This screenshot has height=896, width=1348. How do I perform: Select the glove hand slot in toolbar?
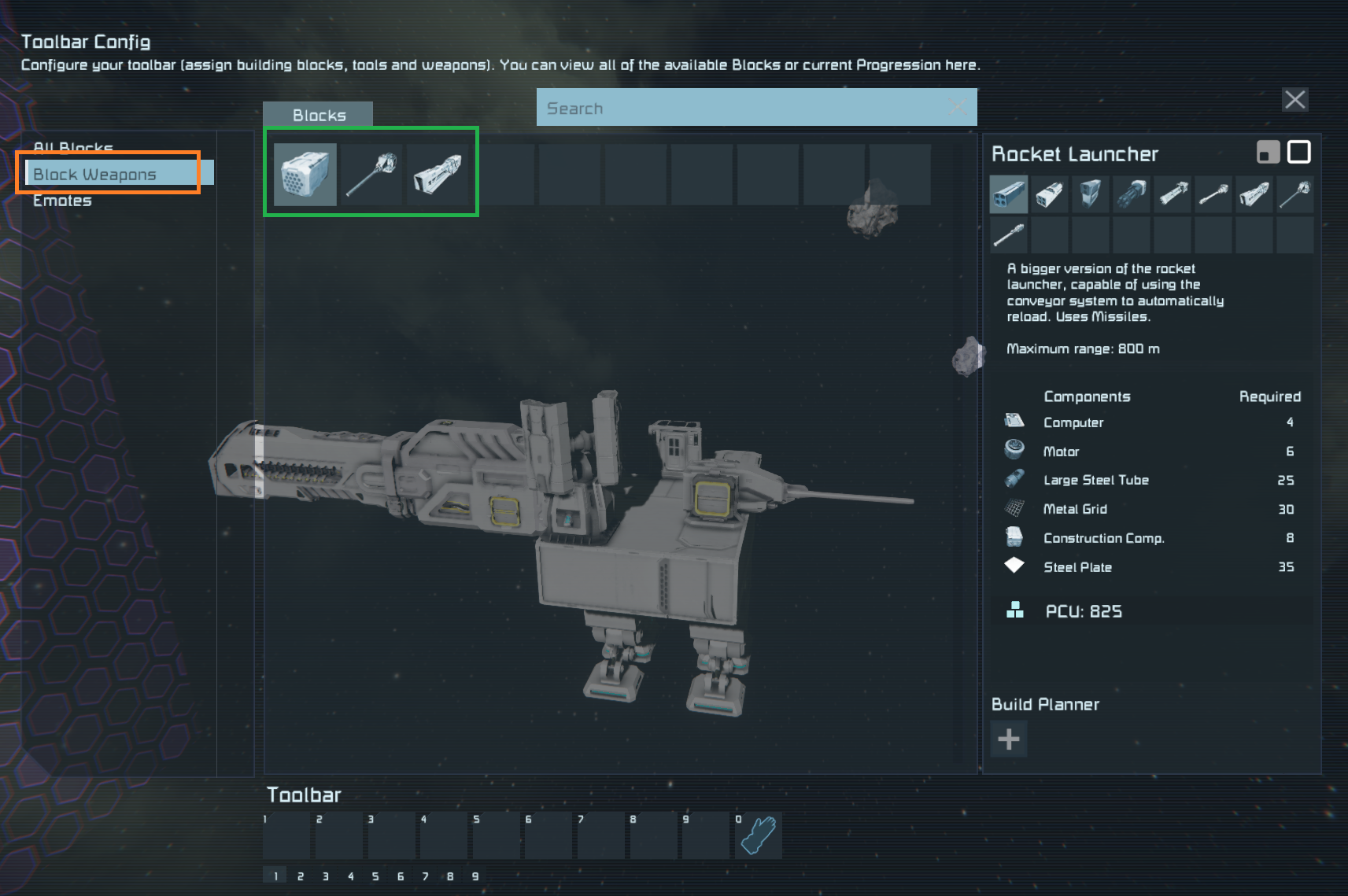pyautogui.click(x=758, y=835)
